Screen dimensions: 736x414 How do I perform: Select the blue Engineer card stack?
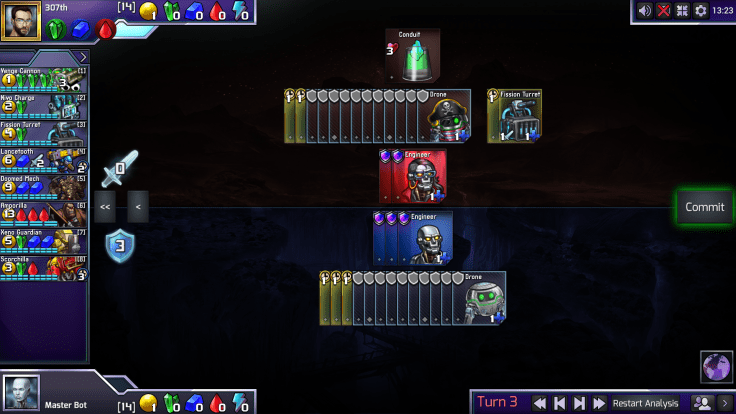pos(413,238)
